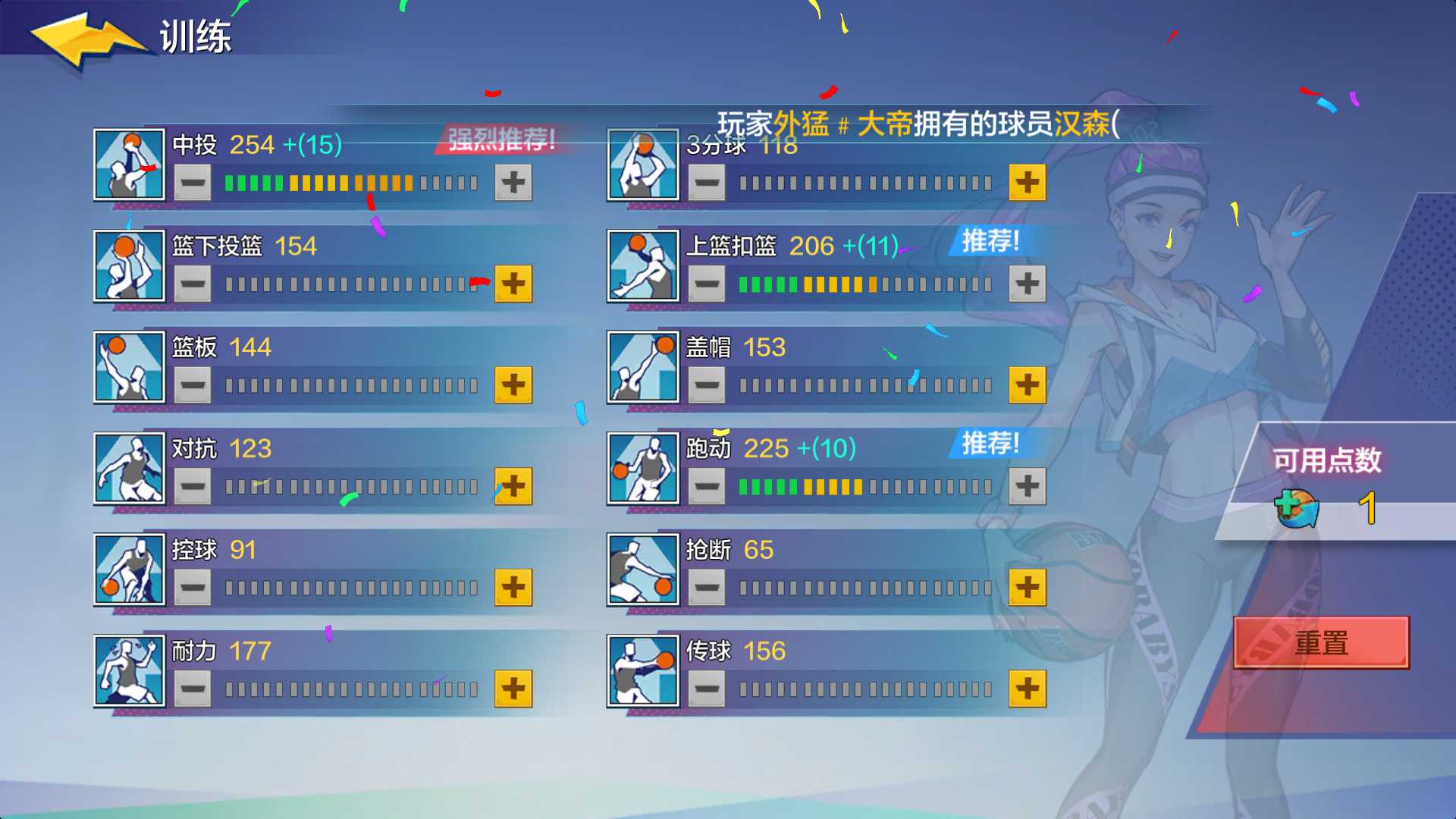Image resolution: width=1456 pixels, height=819 pixels.
Task: Increase 抢断 using the plus button
Action: point(1028,587)
